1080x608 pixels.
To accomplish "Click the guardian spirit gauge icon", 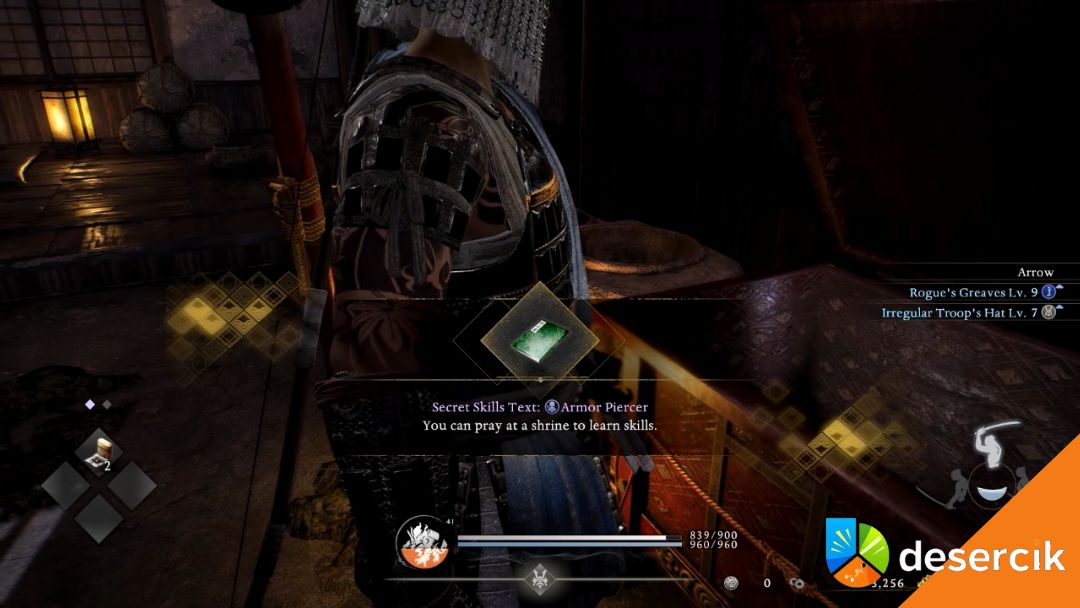I will pyautogui.click(x=420, y=542).
